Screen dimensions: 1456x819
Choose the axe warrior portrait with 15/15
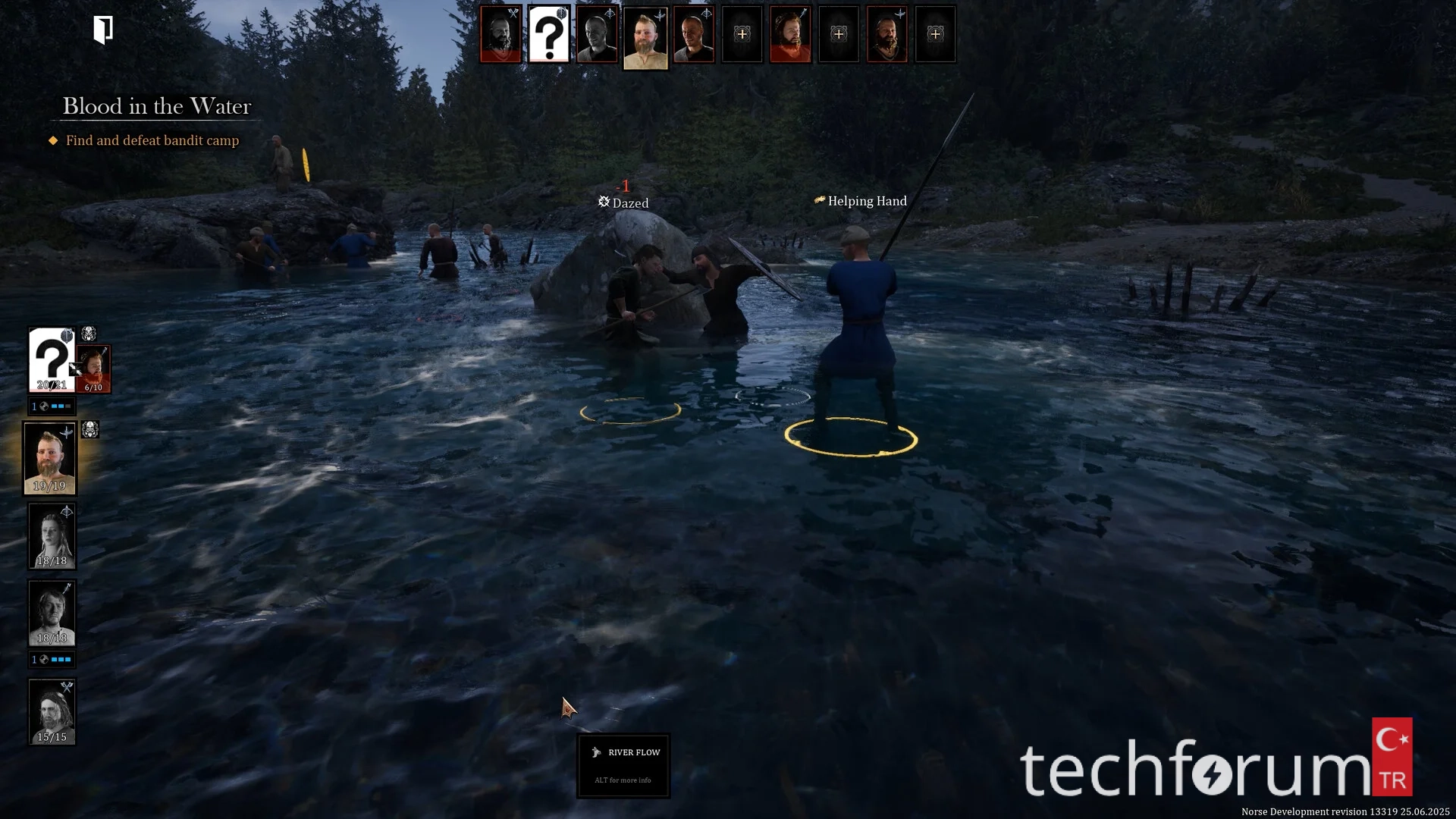(x=52, y=711)
